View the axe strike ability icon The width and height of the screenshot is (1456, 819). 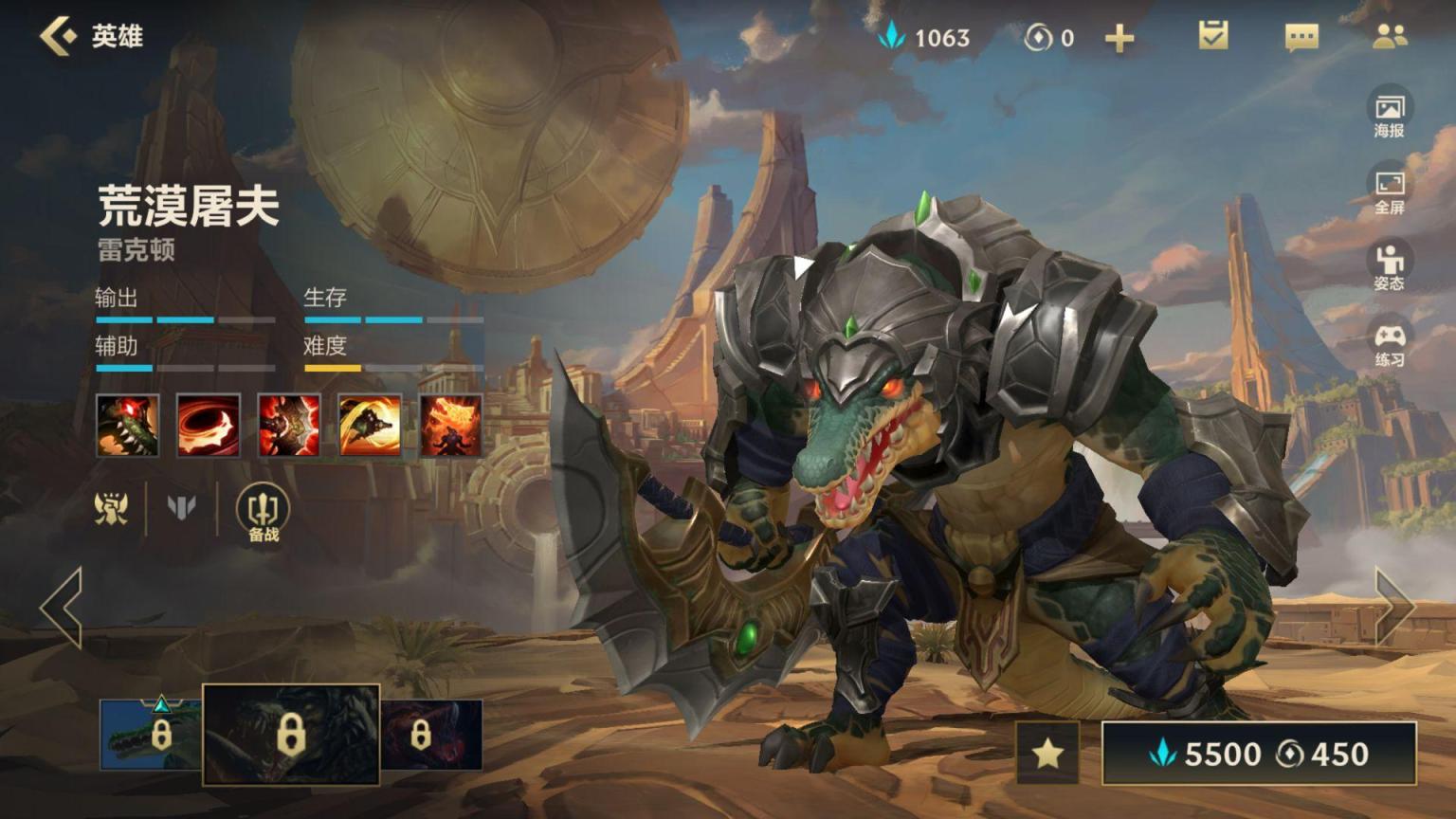pyautogui.click(x=289, y=426)
